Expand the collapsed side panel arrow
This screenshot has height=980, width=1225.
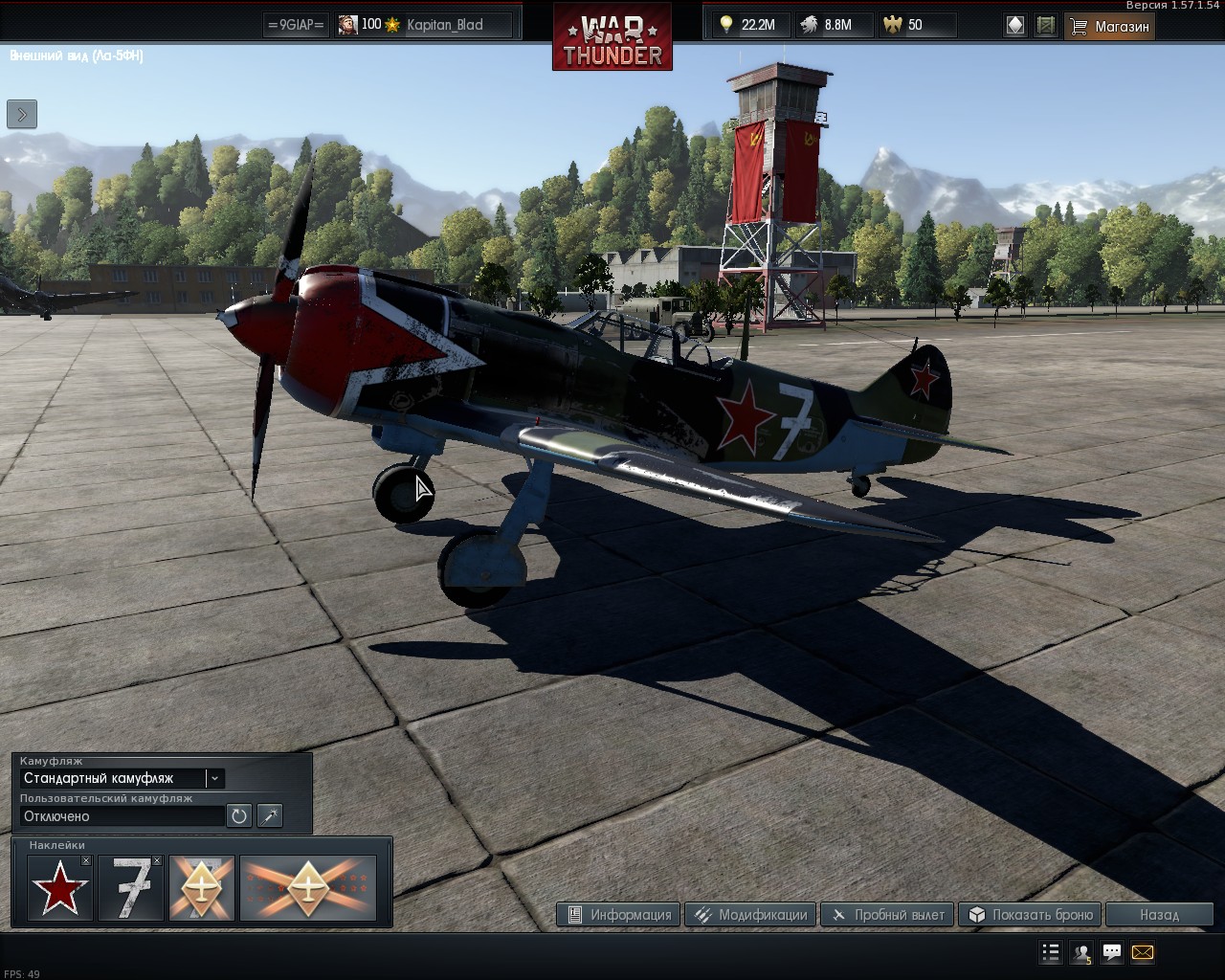coord(22,114)
